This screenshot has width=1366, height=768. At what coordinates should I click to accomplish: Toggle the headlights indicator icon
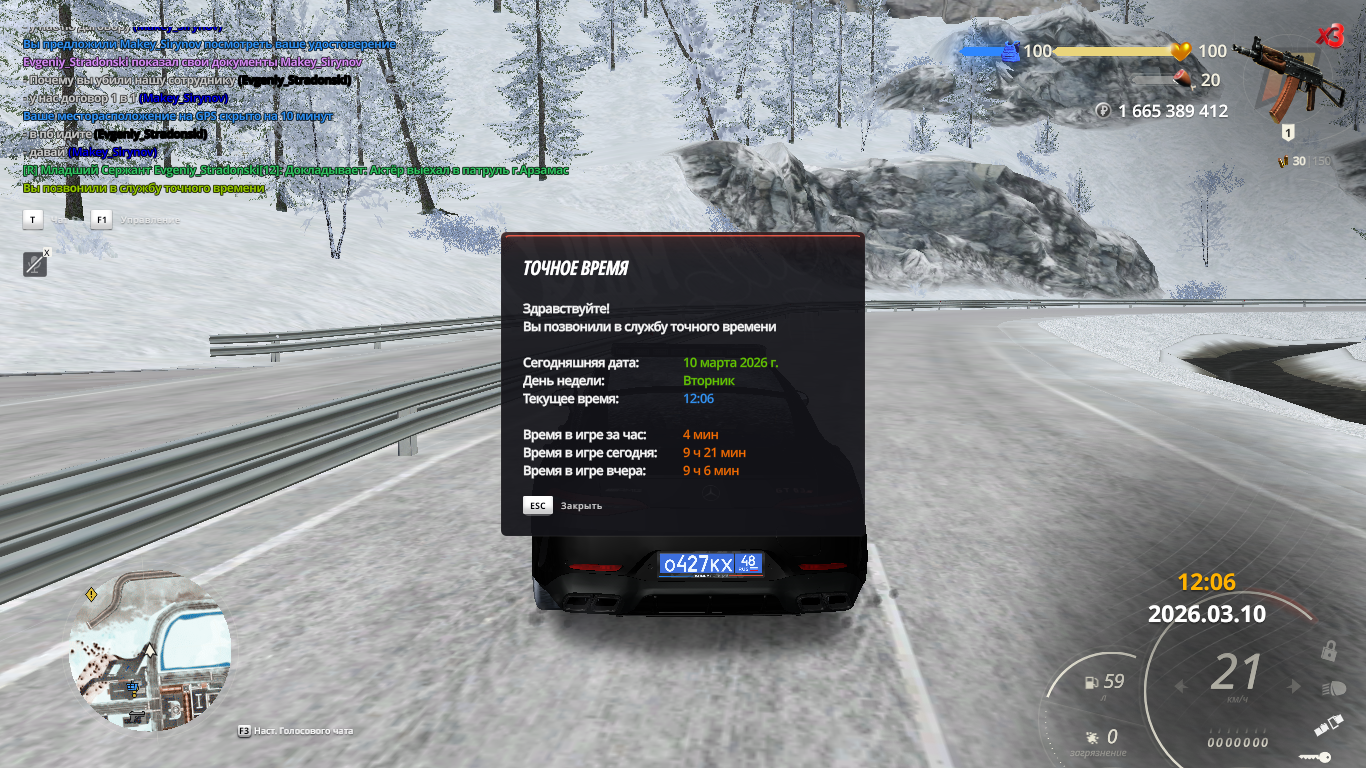pyautogui.click(x=1333, y=688)
